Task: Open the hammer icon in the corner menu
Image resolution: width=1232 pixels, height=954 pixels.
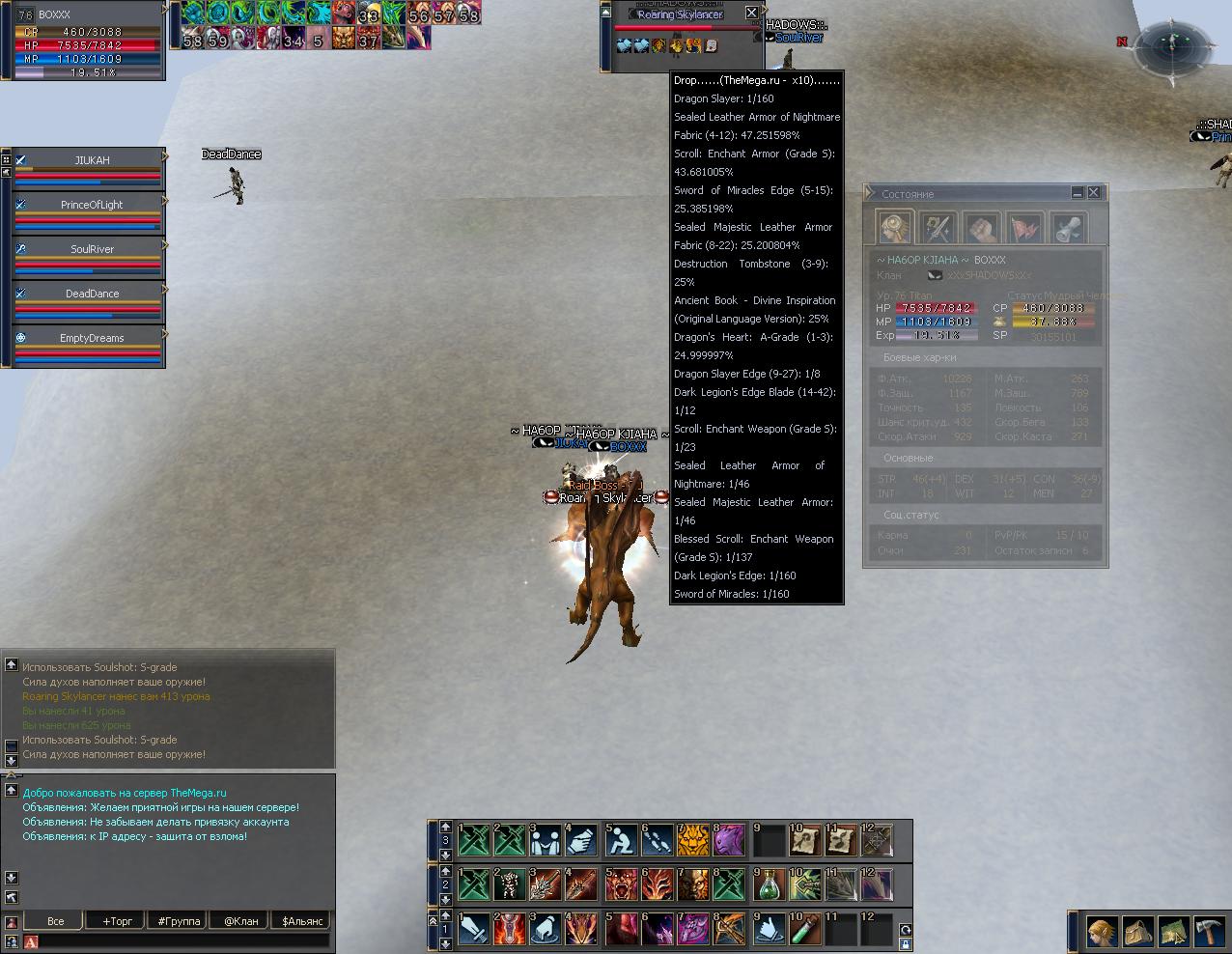Action: pos(1209,932)
